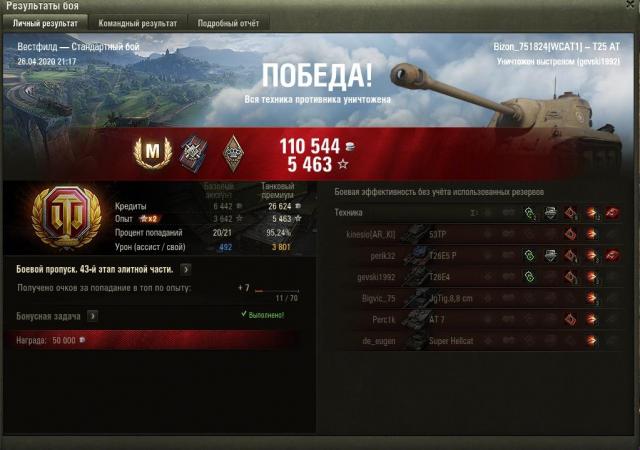Expand the Бонусная задача arrow
Viewport: 640px width, 450px height.
pyautogui.click(x=92, y=315)
